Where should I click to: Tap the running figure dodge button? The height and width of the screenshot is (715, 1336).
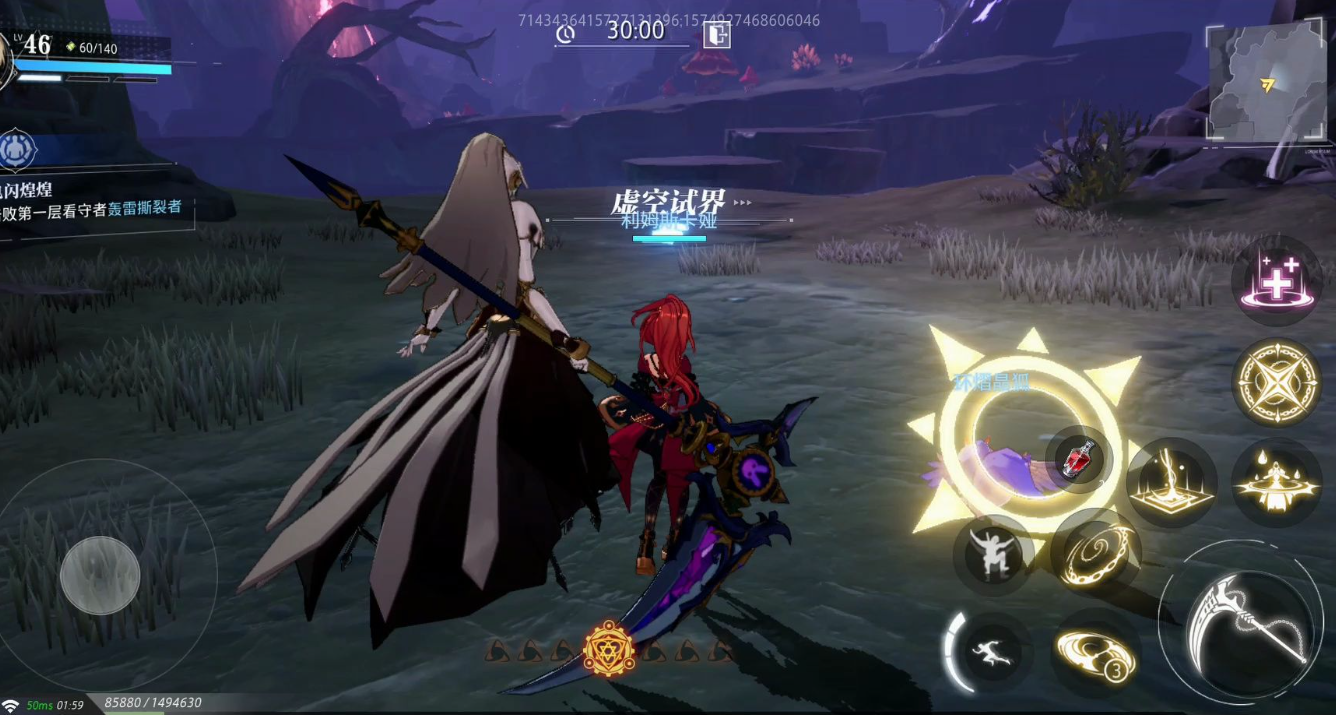988,652
